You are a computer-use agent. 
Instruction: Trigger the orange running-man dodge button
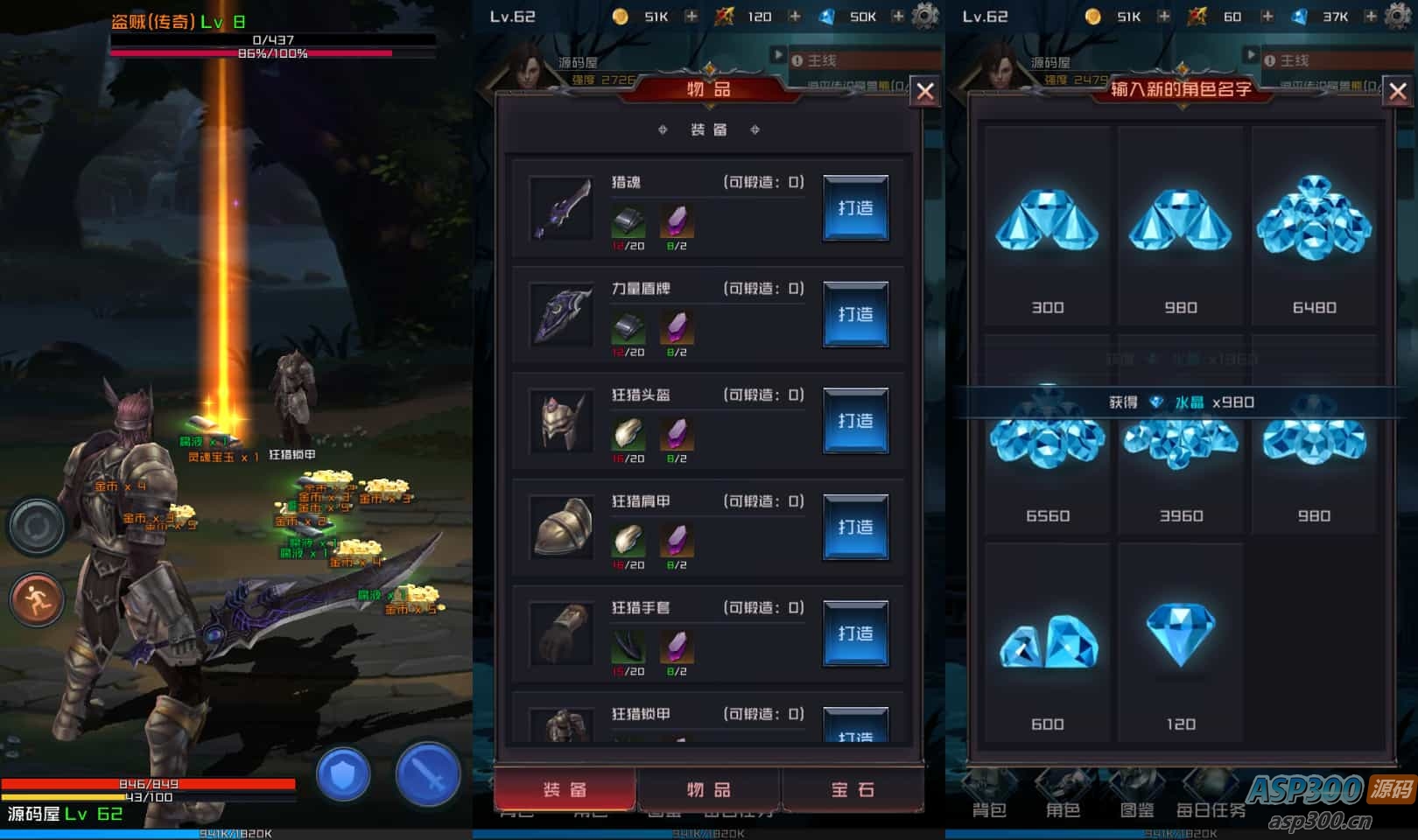pyautogui.click(x=37, y=600)
